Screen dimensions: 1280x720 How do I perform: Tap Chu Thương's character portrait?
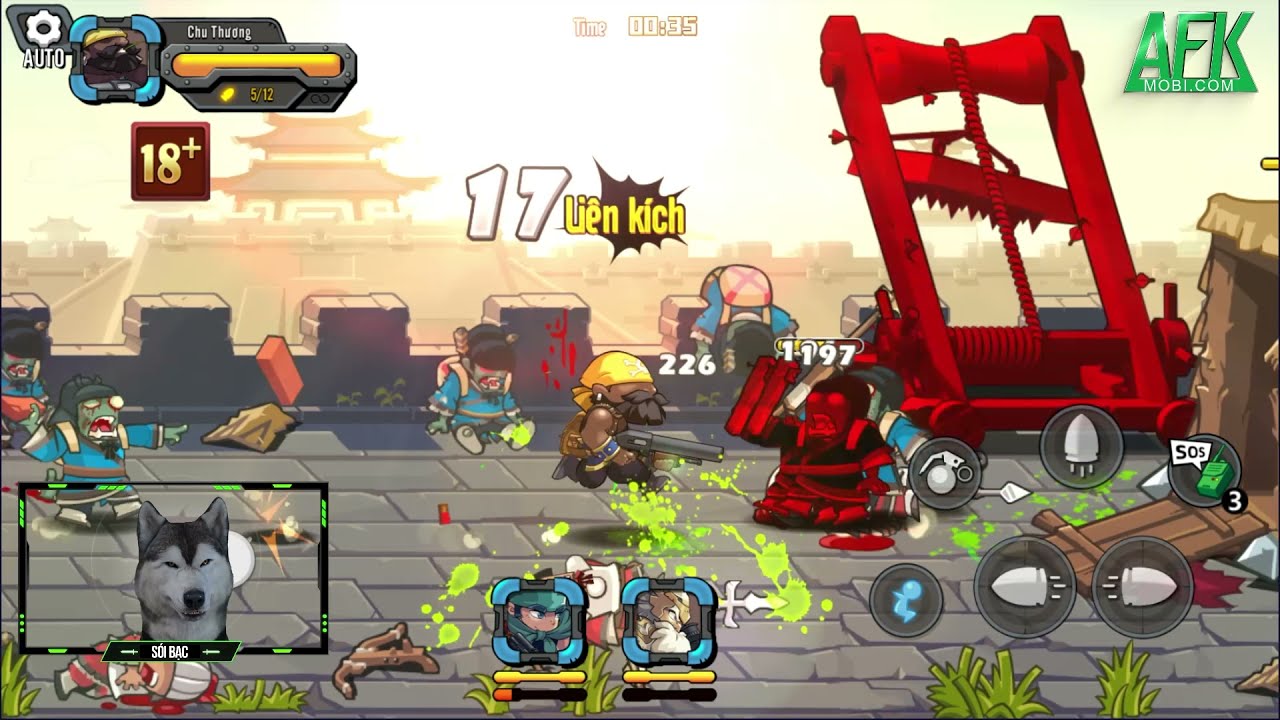click(x=115, y=59)
